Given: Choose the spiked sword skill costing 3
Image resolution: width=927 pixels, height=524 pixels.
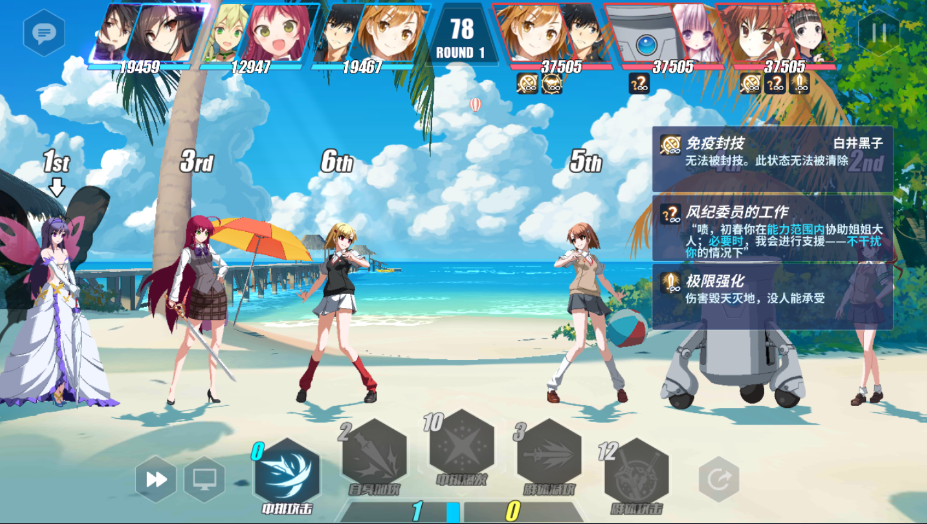Looking at the screenshot, I should (x=549, y=456).
